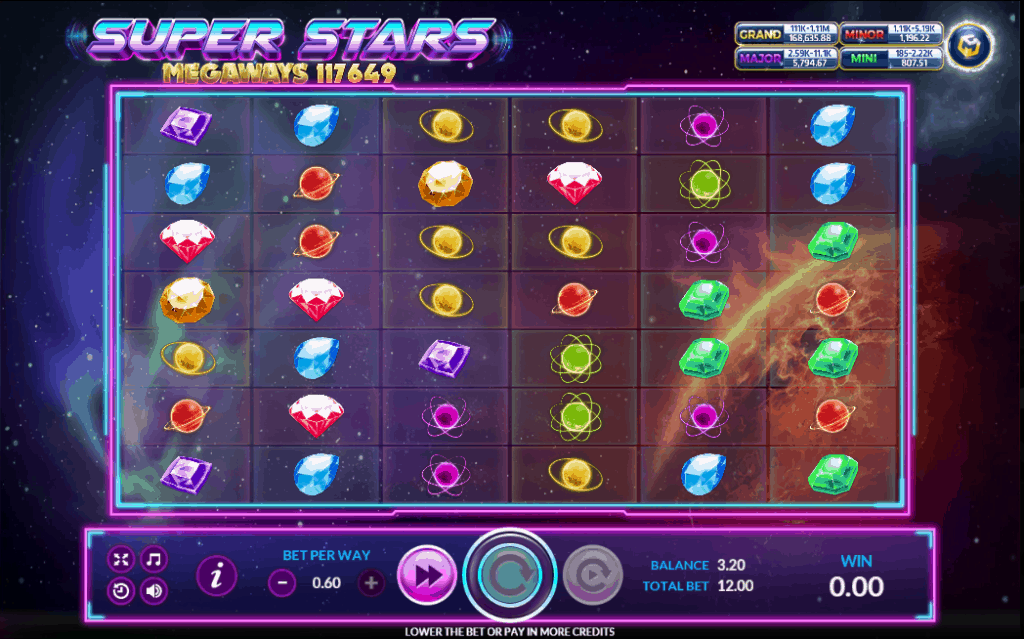Spin the reels with the center button
Screen dimensions: 1024x639
(510, 574)
